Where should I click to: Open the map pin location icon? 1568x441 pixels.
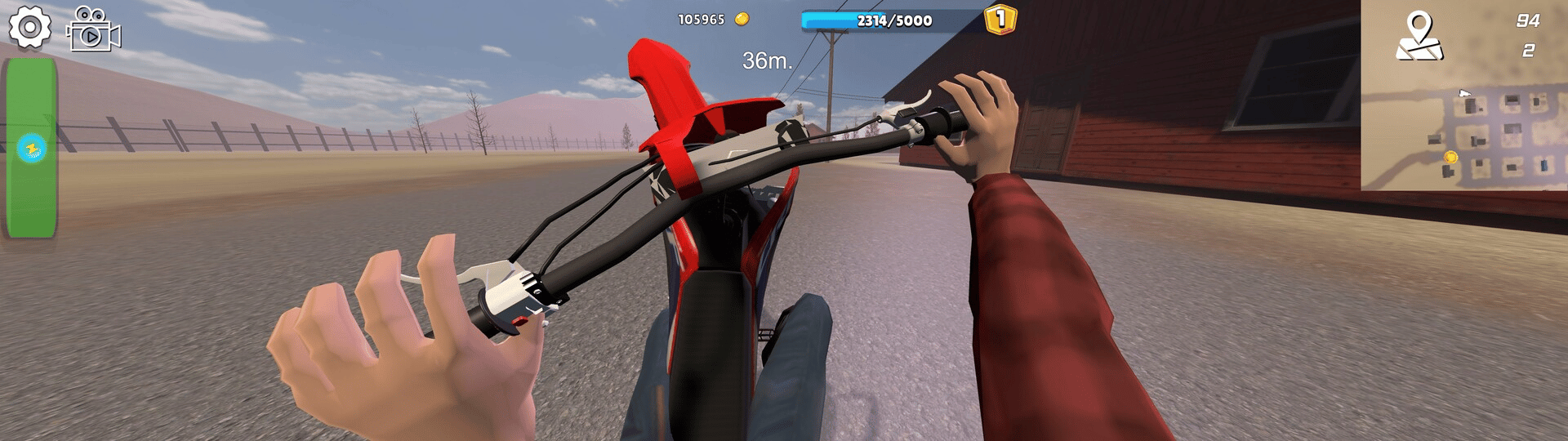(x=1419, y=37)
